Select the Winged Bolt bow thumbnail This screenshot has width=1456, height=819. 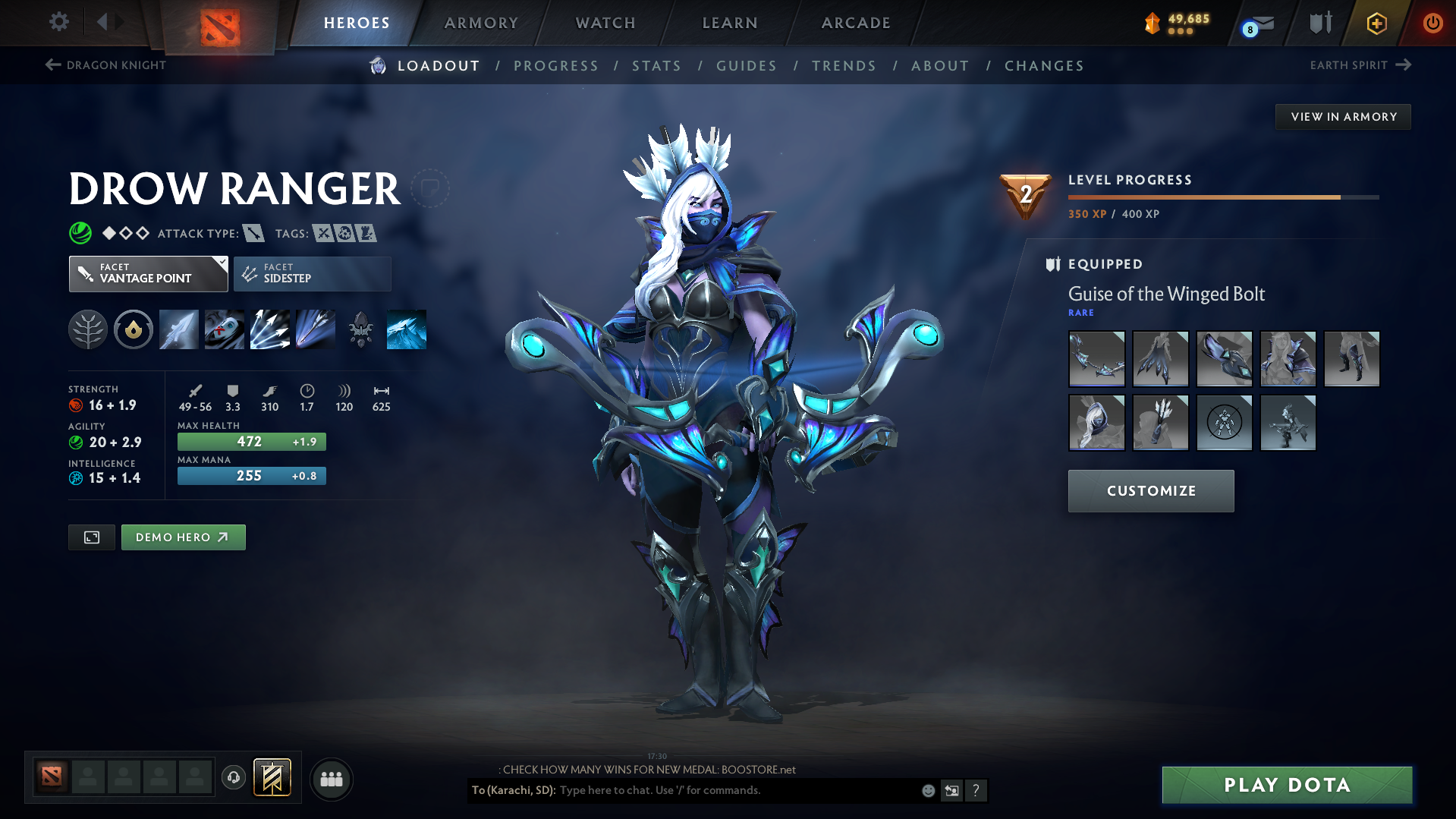click(x=1096, y=358)
